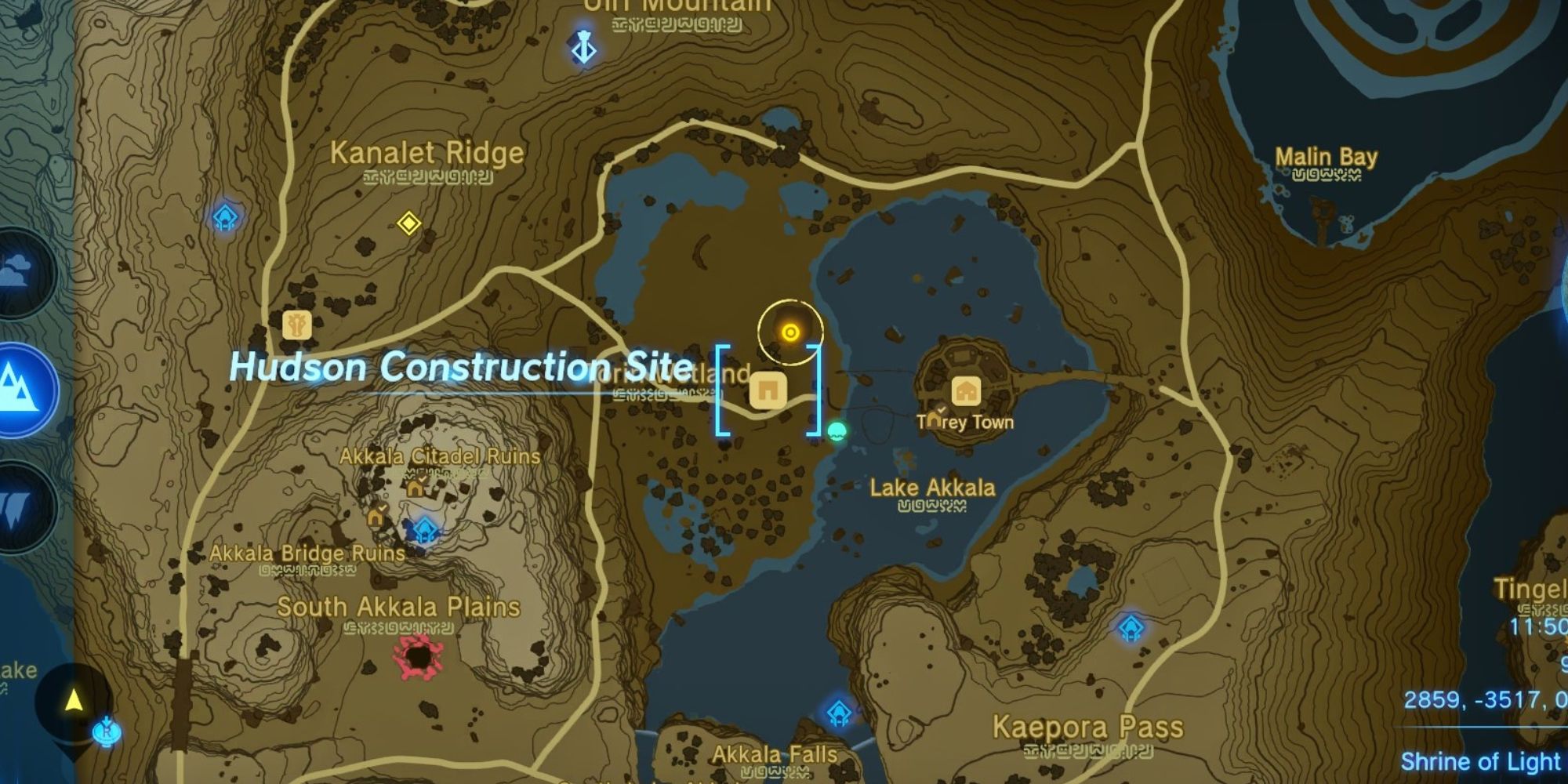Click the shrine icon east of Lake Akkala
The height and width of the screenshot is (784, 1568).
pyautogui.click(x=1129, y=627)
